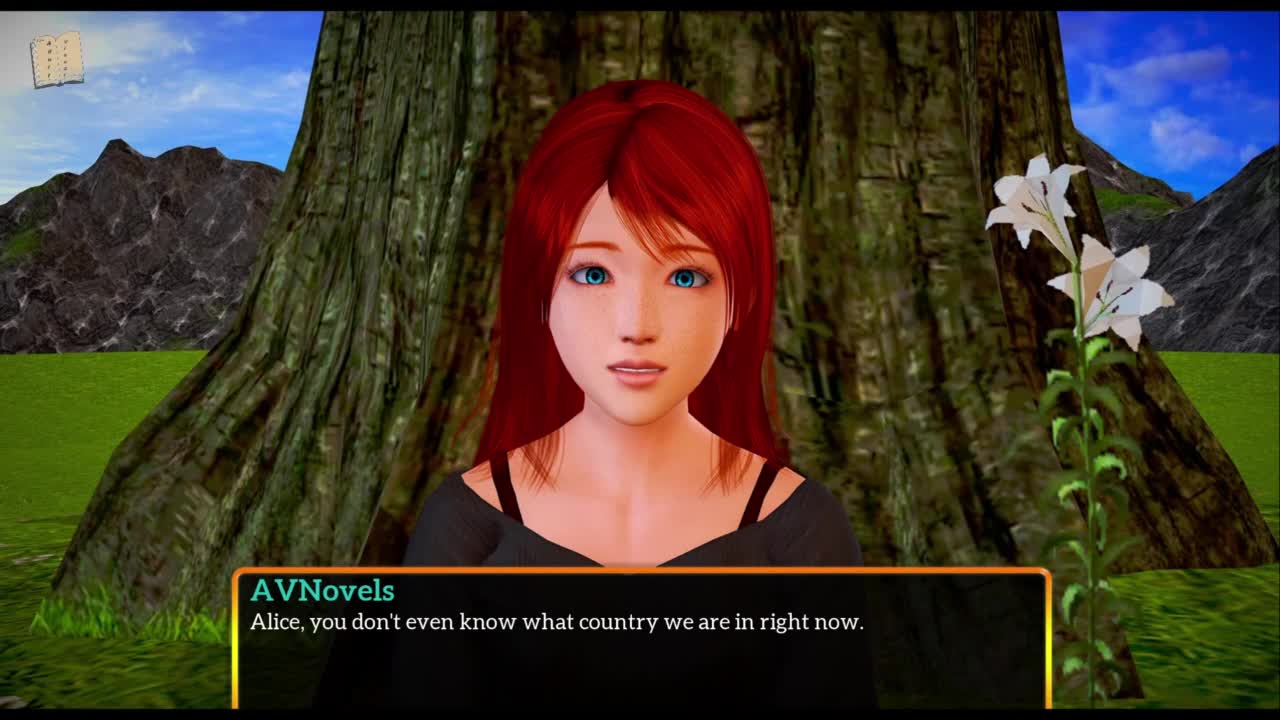Open the book journal icon
Viewport: 1280px width, 720px height.
click(x=56, y=59)
